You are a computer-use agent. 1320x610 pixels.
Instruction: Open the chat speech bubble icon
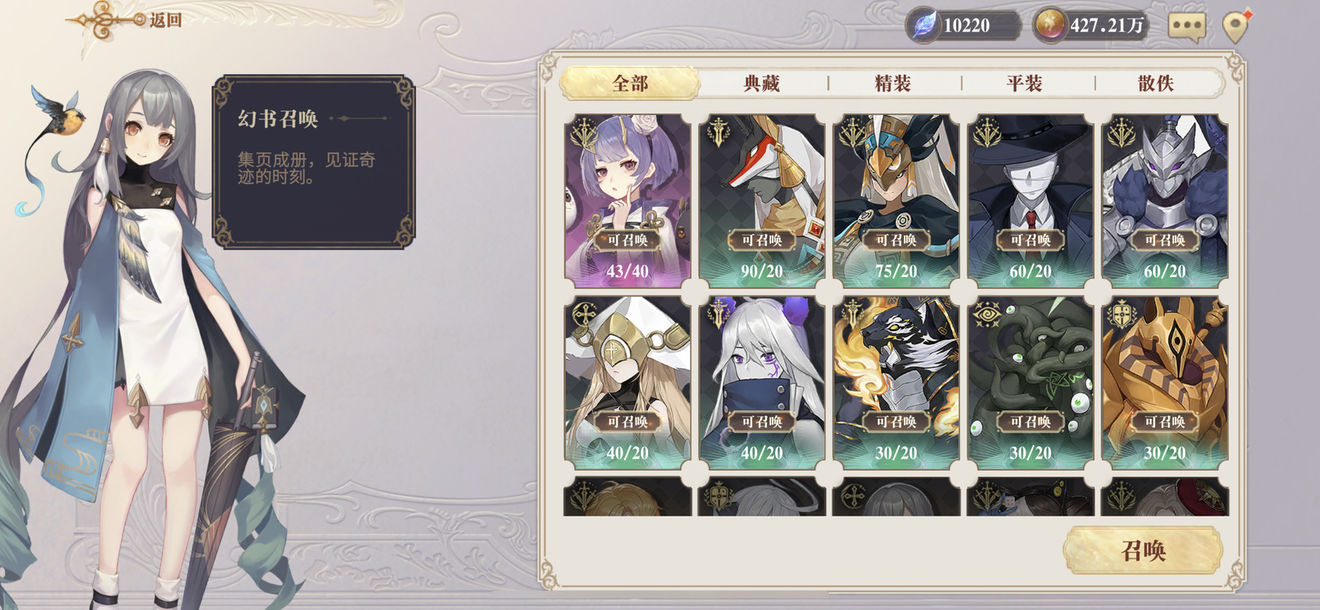coord(1186,26)
